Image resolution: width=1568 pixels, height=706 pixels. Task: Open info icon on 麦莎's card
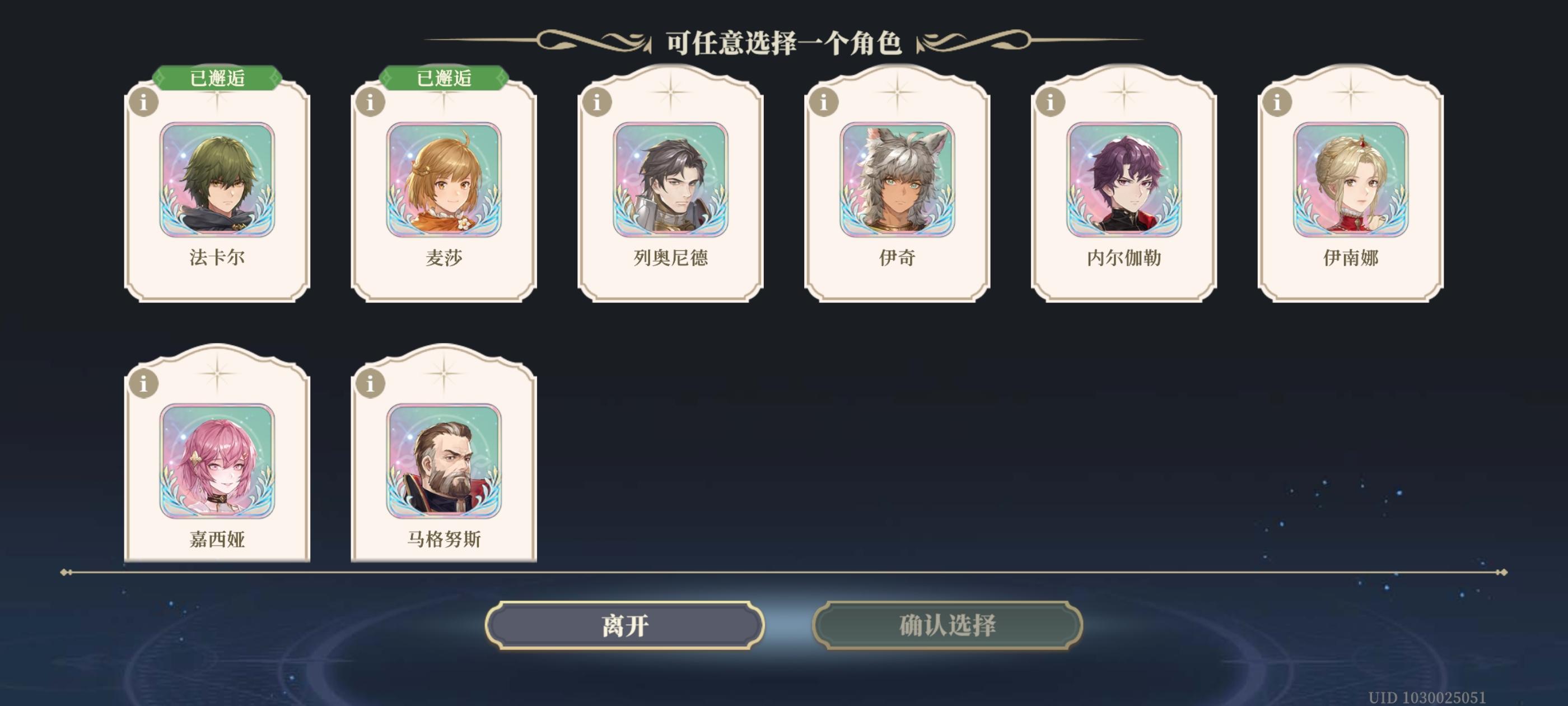(371, 104)
